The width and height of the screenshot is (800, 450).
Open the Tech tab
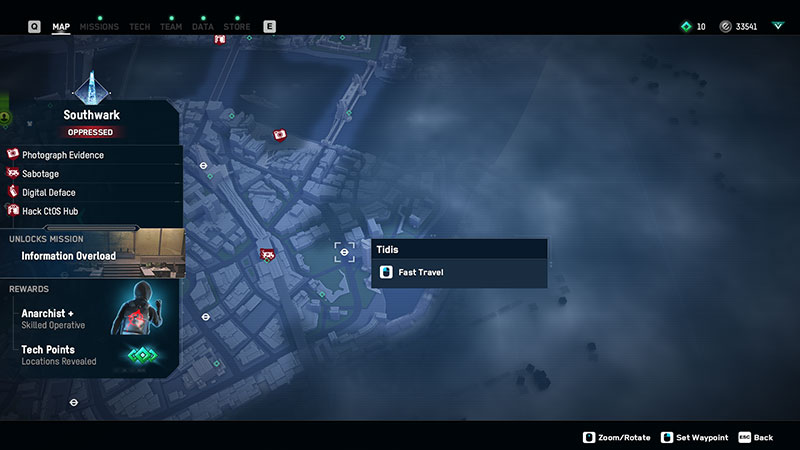click(x=140, y=27)
